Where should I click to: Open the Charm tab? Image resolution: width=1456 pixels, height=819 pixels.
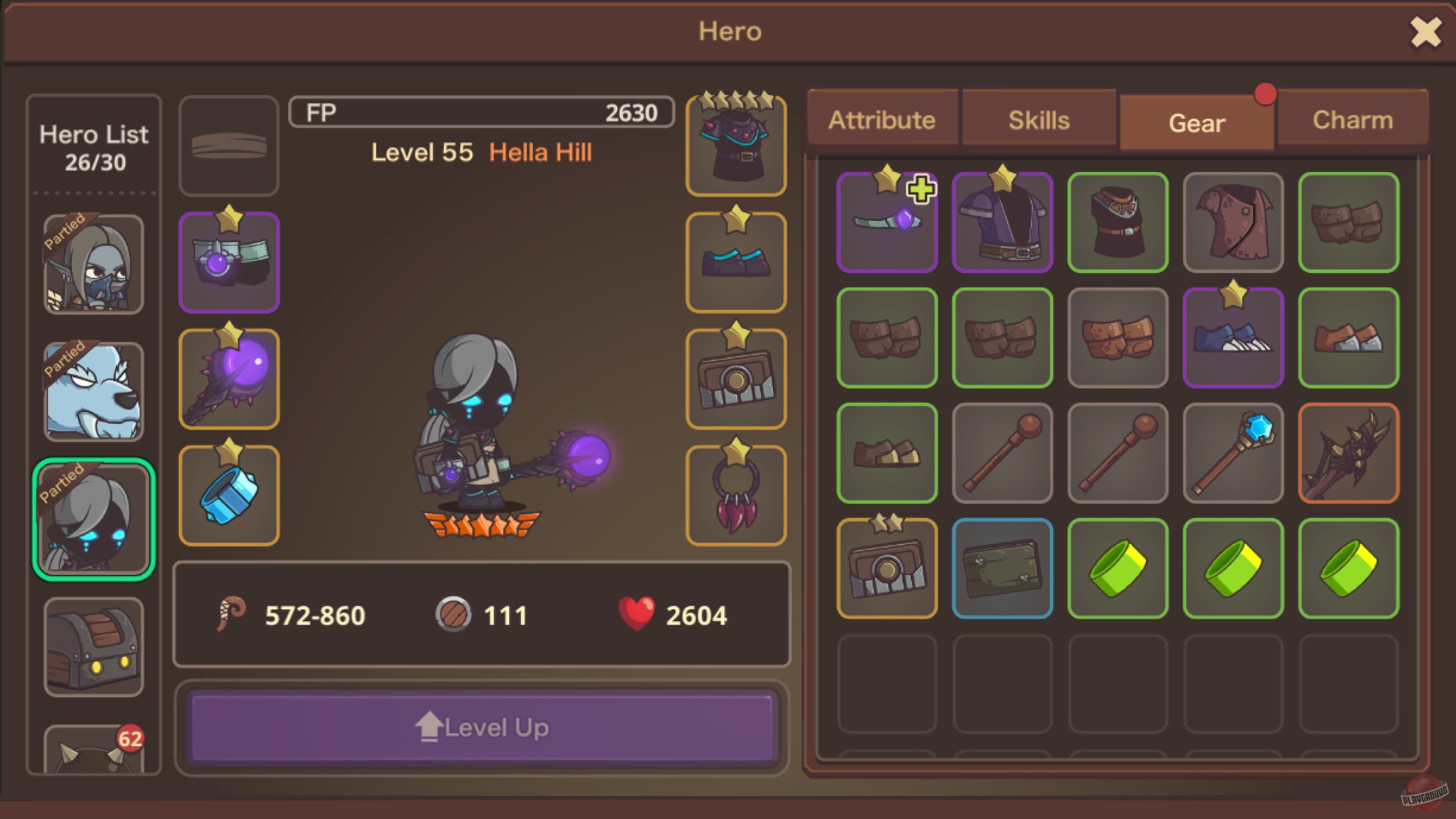point(1352,119)
